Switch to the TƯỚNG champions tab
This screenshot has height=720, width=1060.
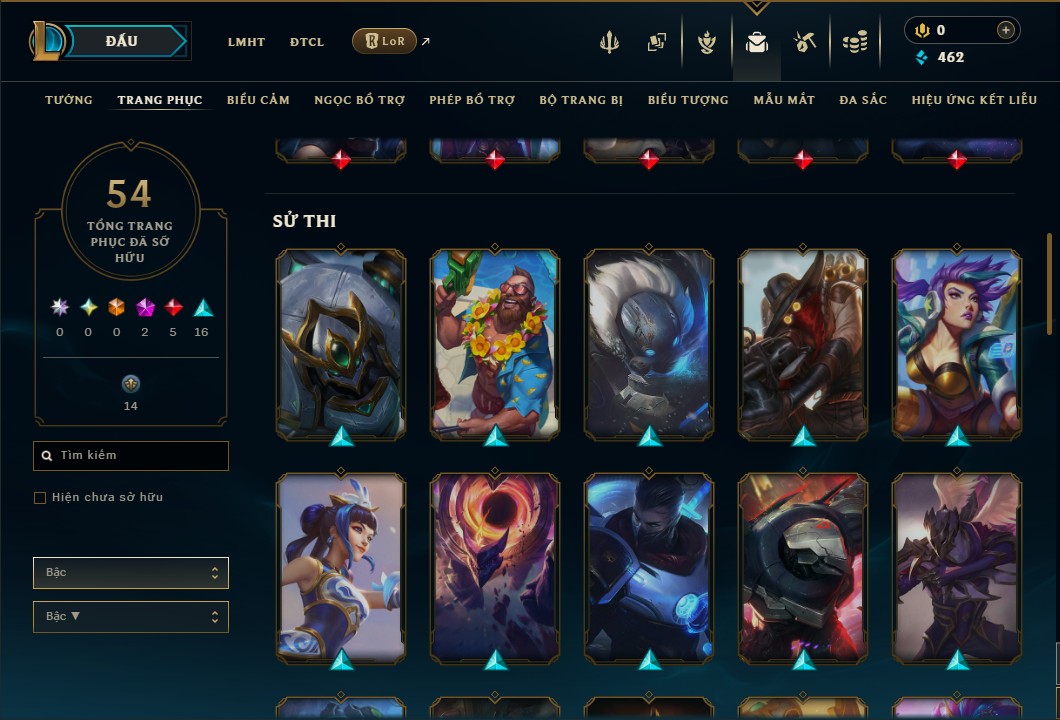(x=69, y=100)
